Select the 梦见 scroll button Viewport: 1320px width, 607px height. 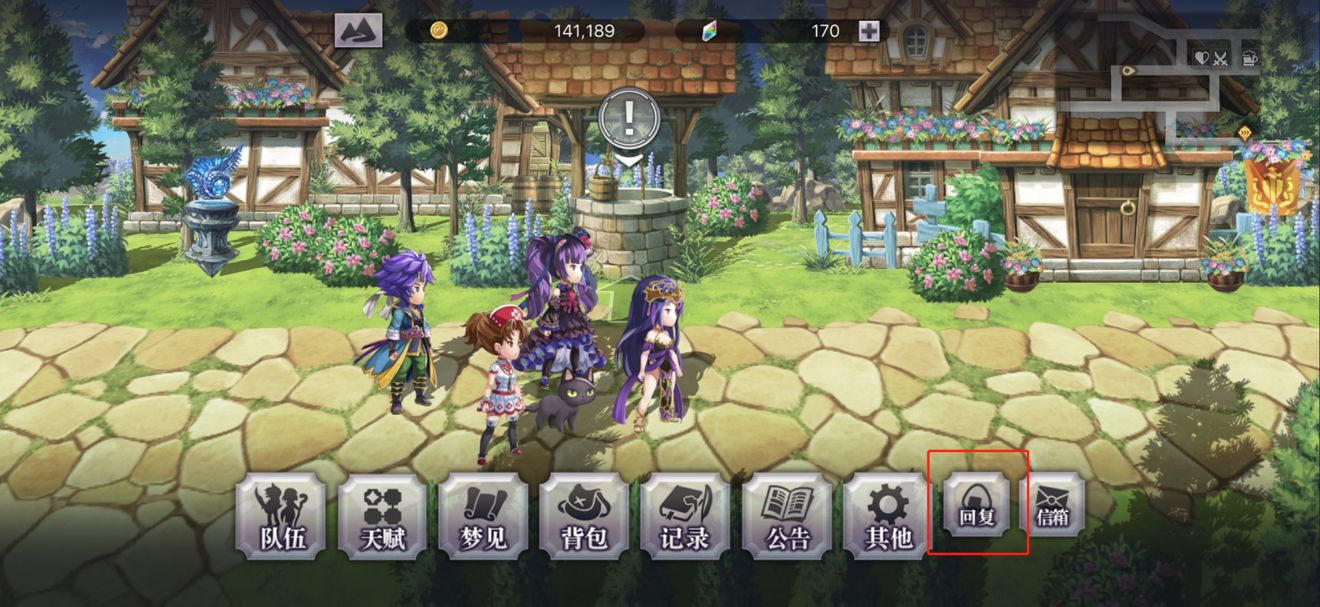click(483, 516)
